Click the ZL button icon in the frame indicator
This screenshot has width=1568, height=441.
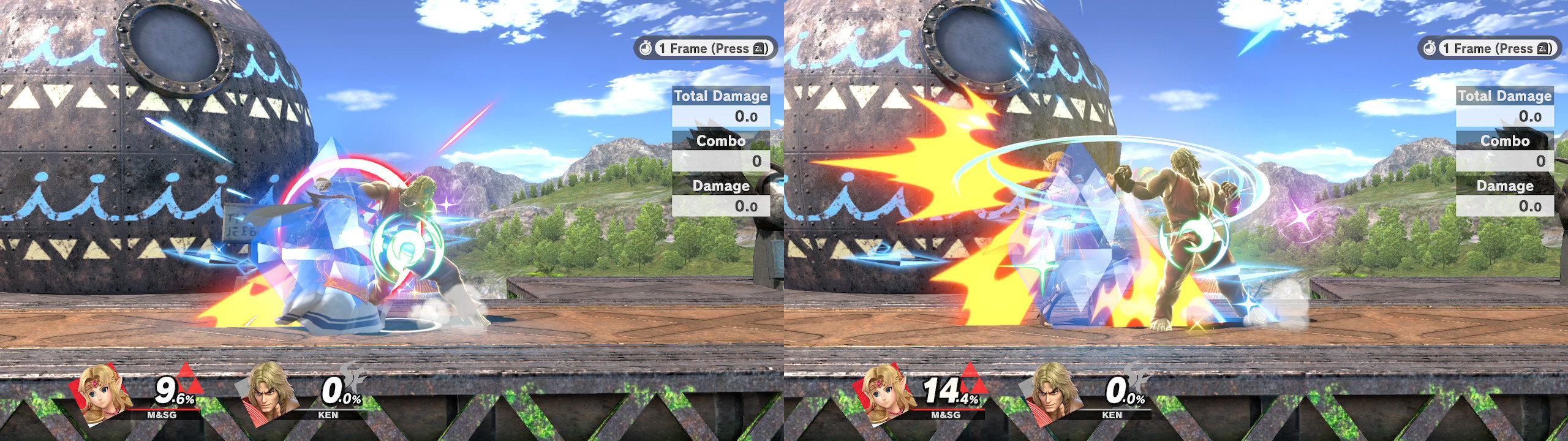(x=759, y=48)
